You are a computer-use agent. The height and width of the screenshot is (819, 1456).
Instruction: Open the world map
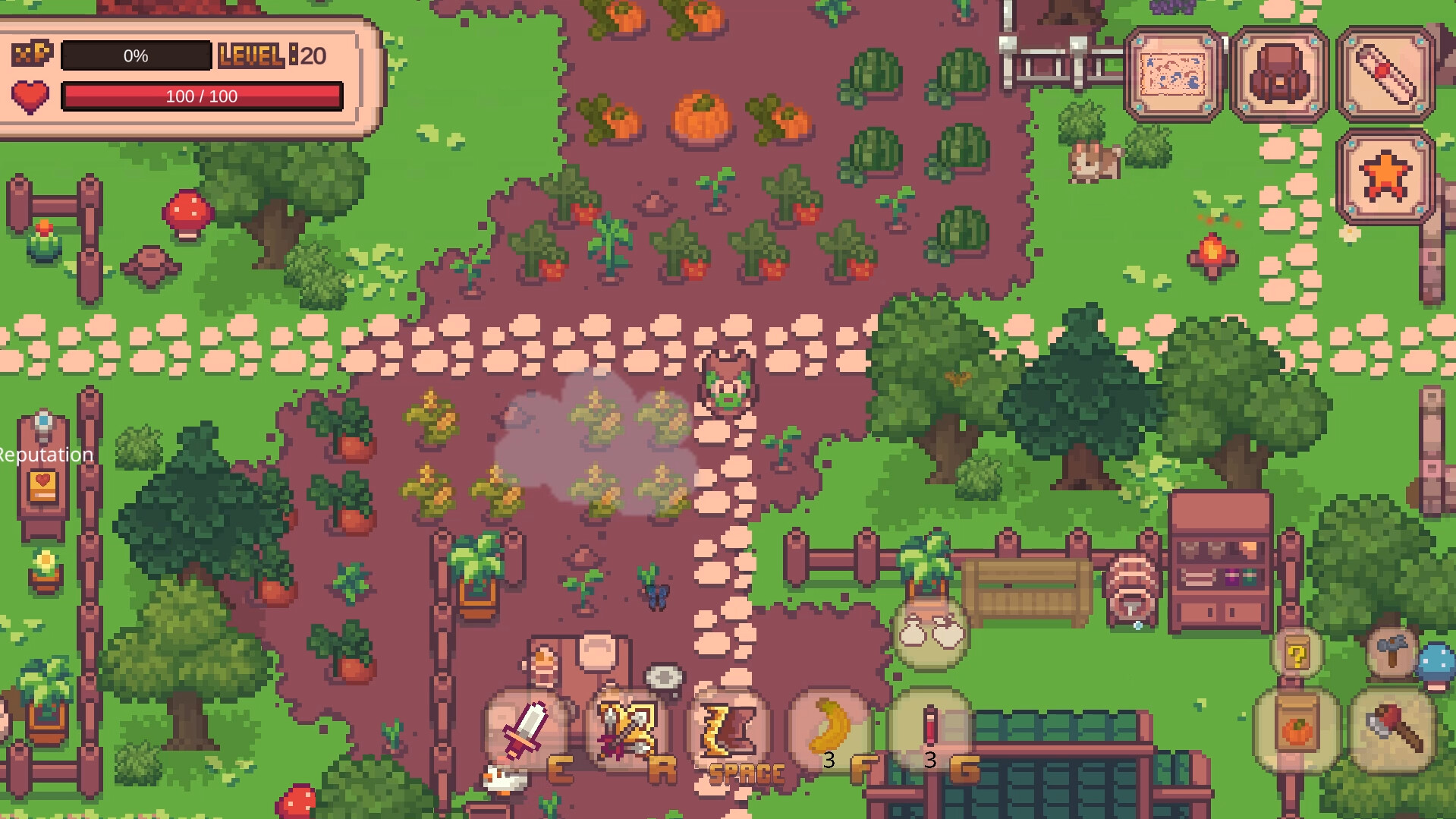click(x=1175, y=76)
